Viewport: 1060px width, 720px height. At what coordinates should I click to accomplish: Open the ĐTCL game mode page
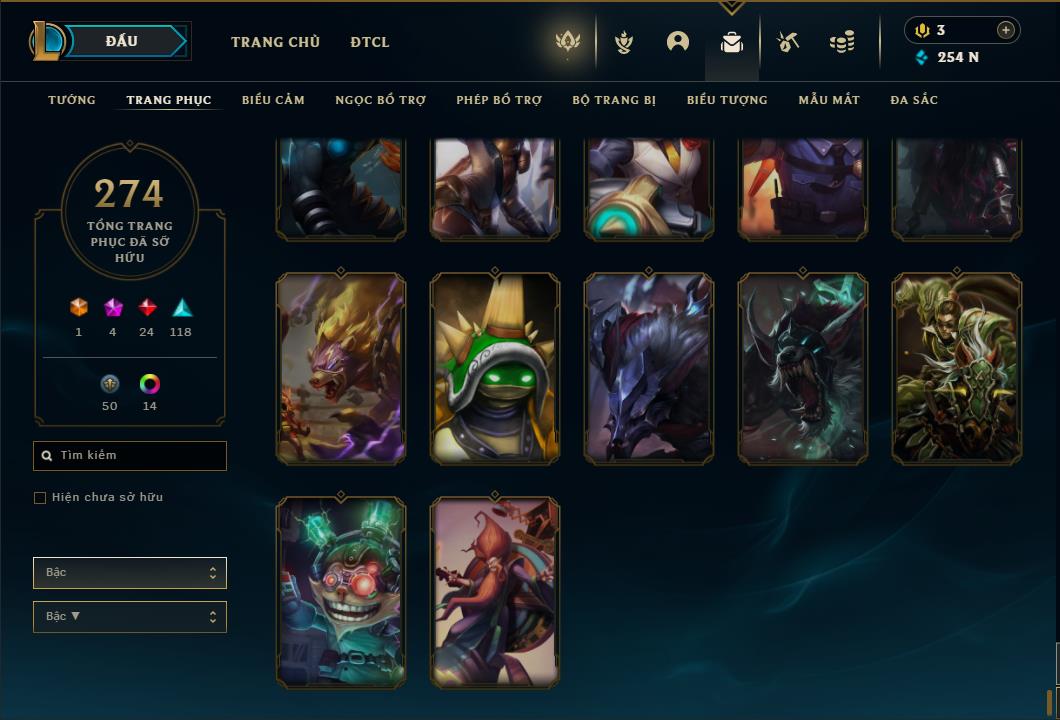[x=370, y=42]
